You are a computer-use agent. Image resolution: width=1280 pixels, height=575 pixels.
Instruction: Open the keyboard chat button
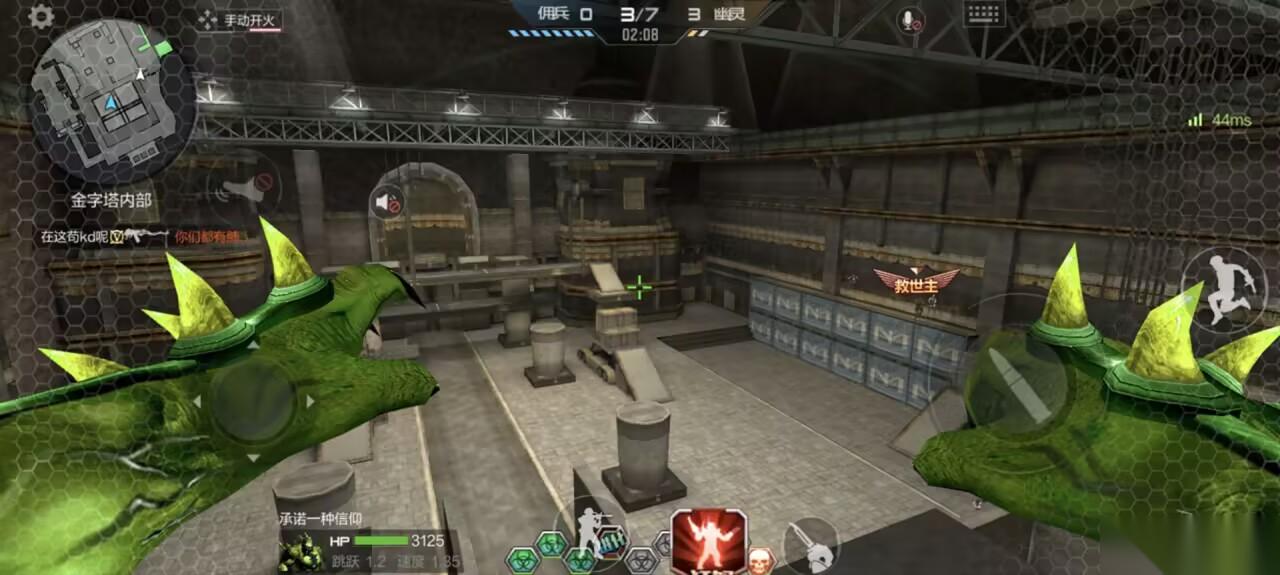click(x=984, y=14)
